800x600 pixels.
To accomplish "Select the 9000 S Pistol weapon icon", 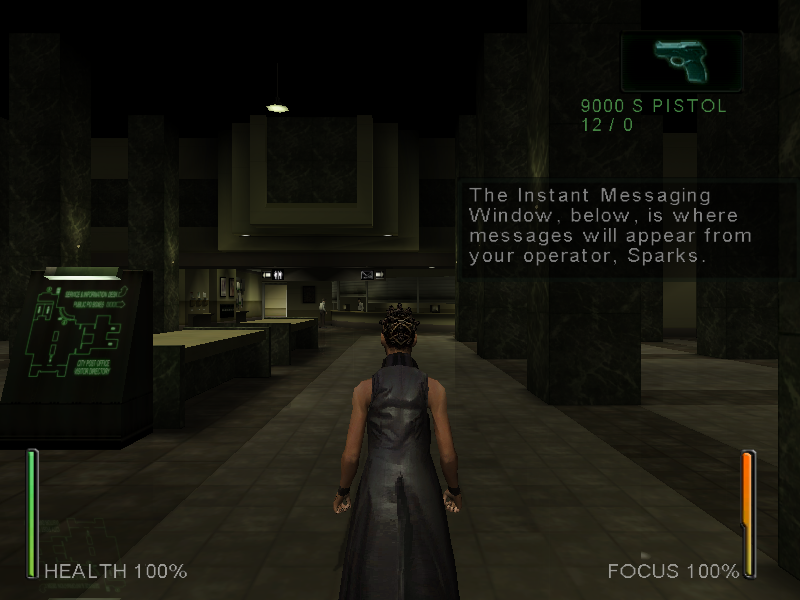I will pos(681,62).
